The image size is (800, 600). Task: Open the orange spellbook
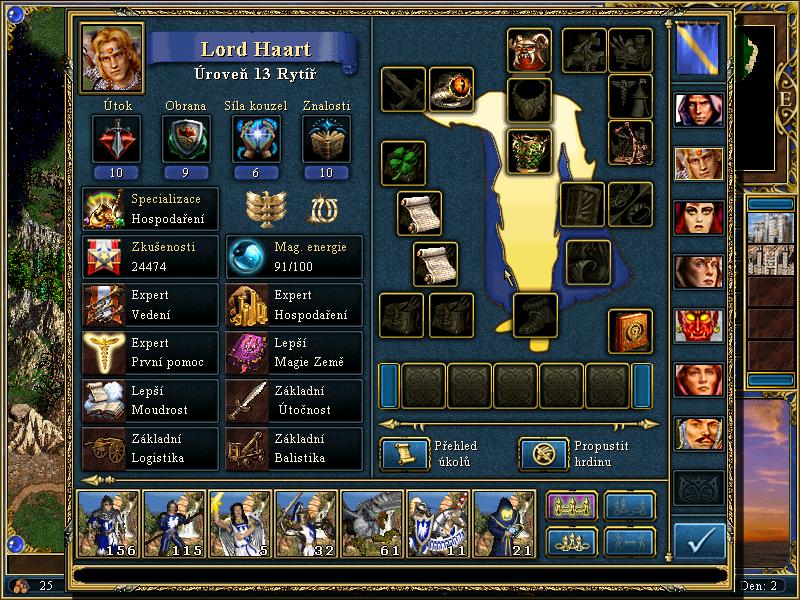point(631,331)
